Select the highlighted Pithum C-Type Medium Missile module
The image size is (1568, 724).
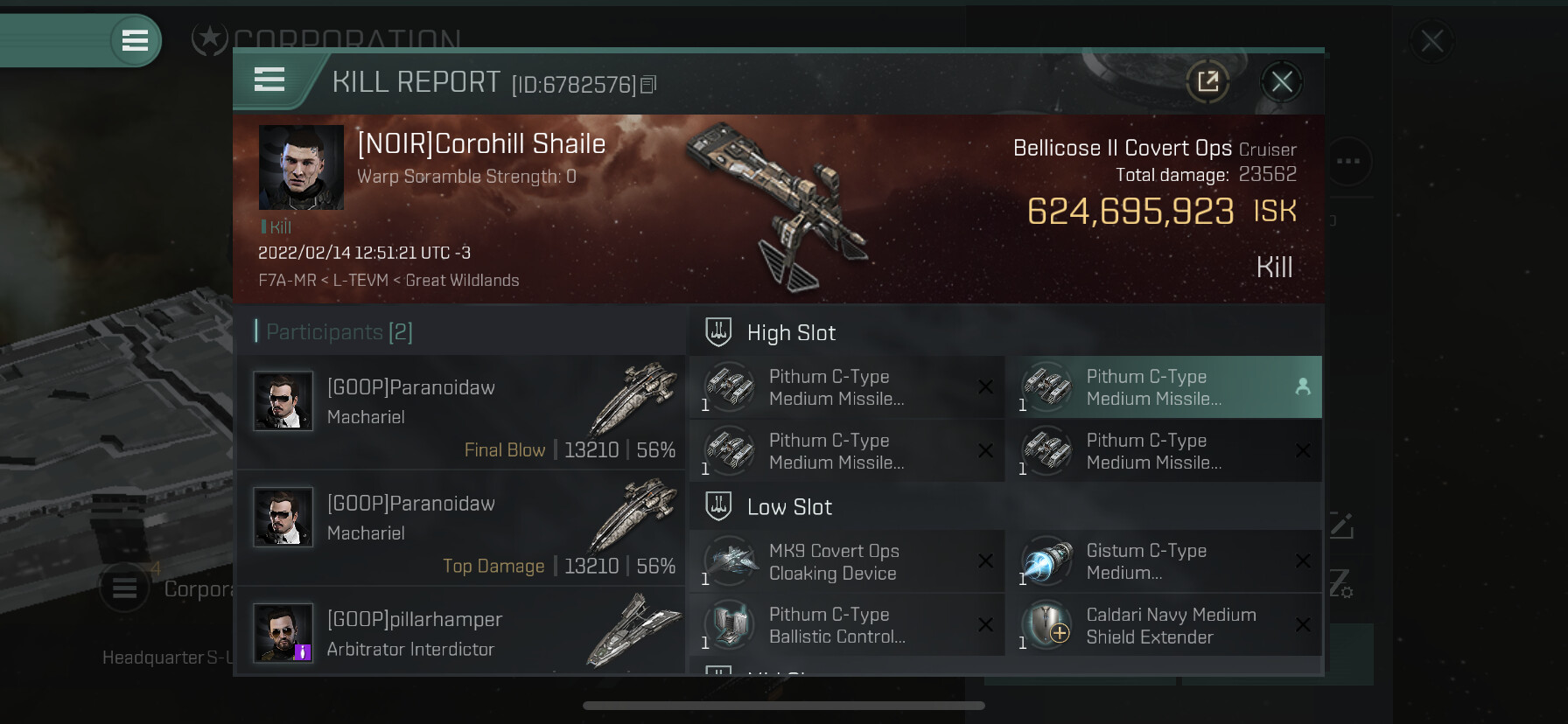(1164, 387)
